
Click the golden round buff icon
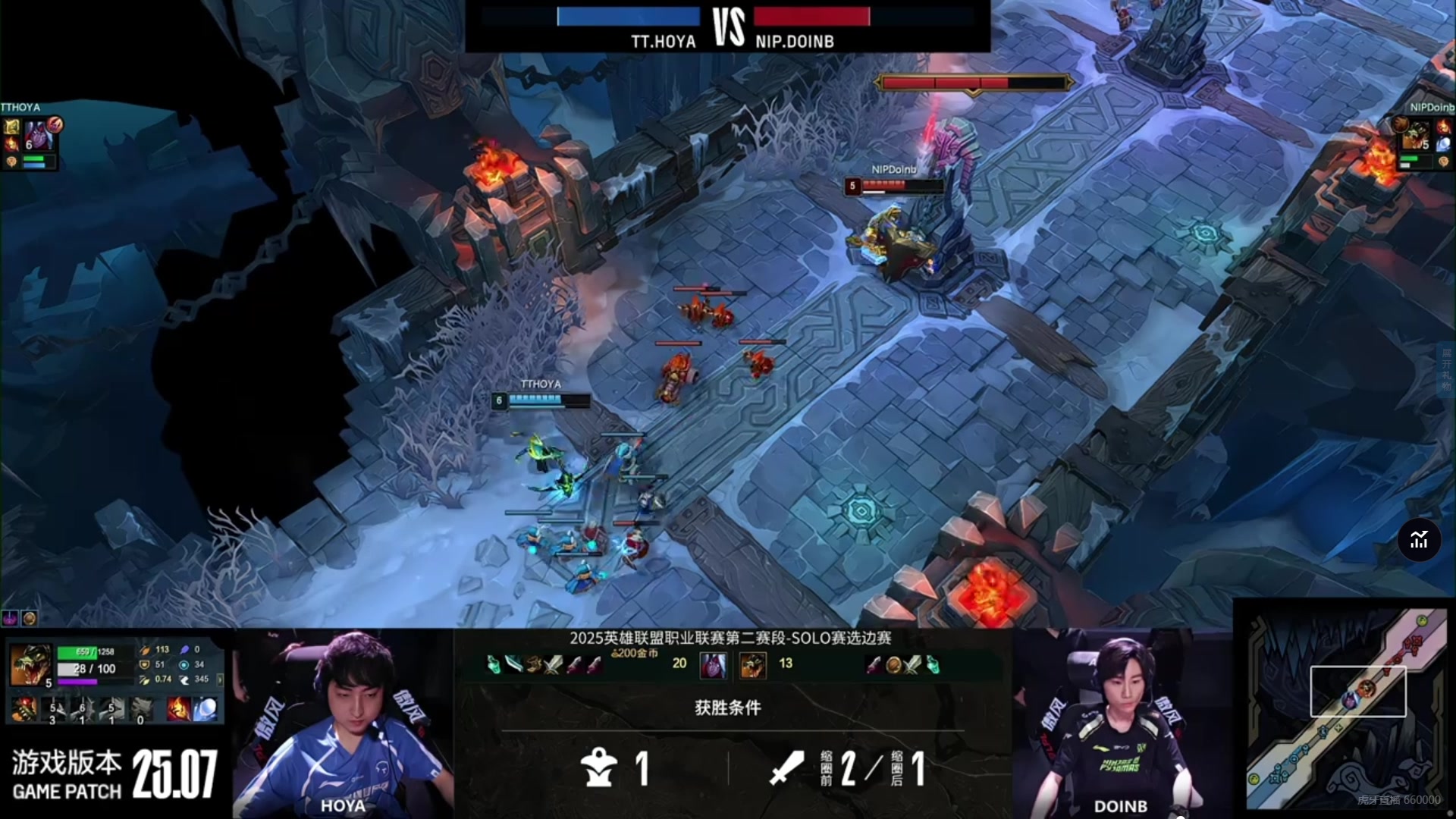[29, 618]
